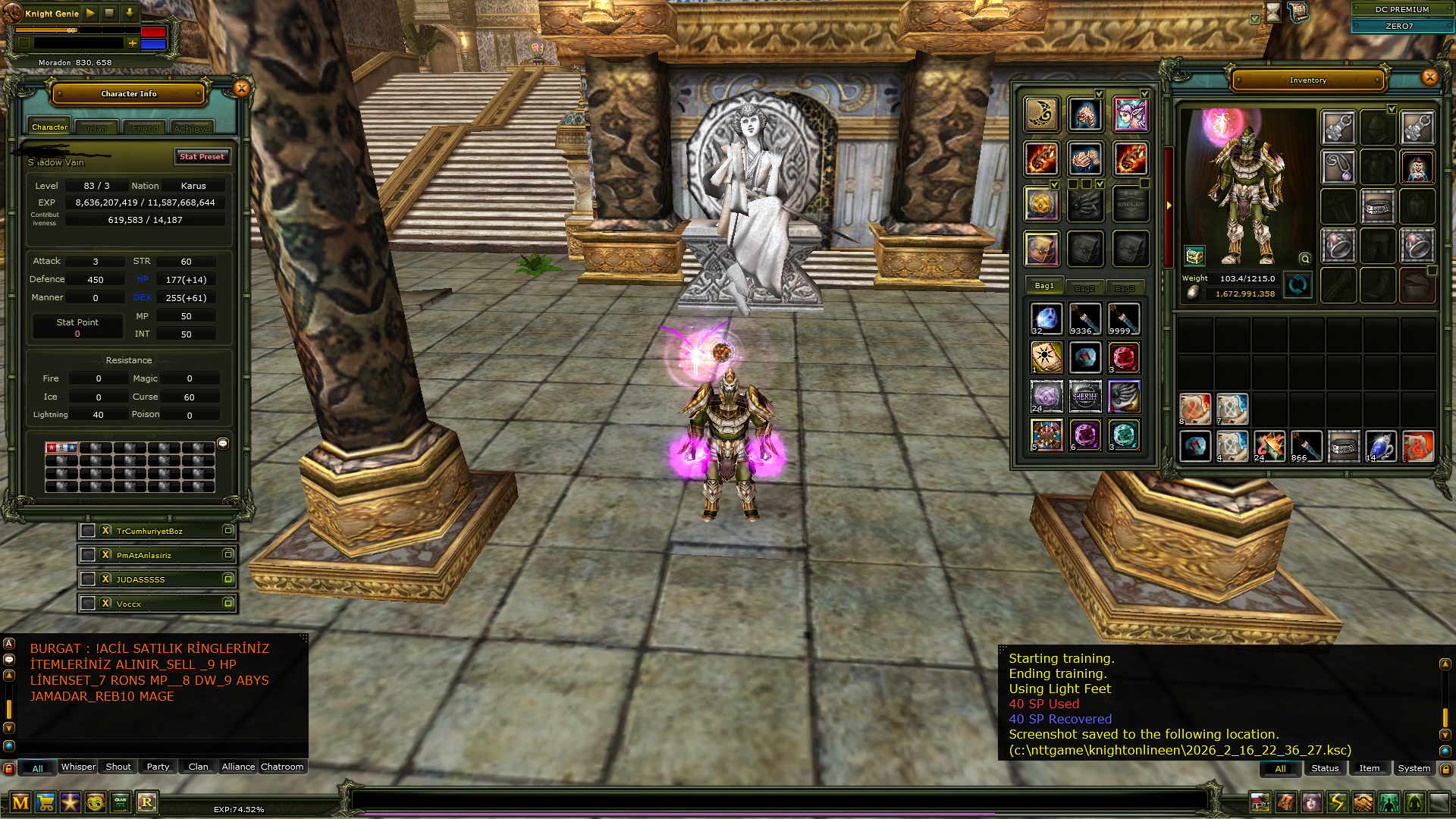This screenshot has width=1456, height=819.
Task: Switch to the Clan tab
Action: [97, 128]
